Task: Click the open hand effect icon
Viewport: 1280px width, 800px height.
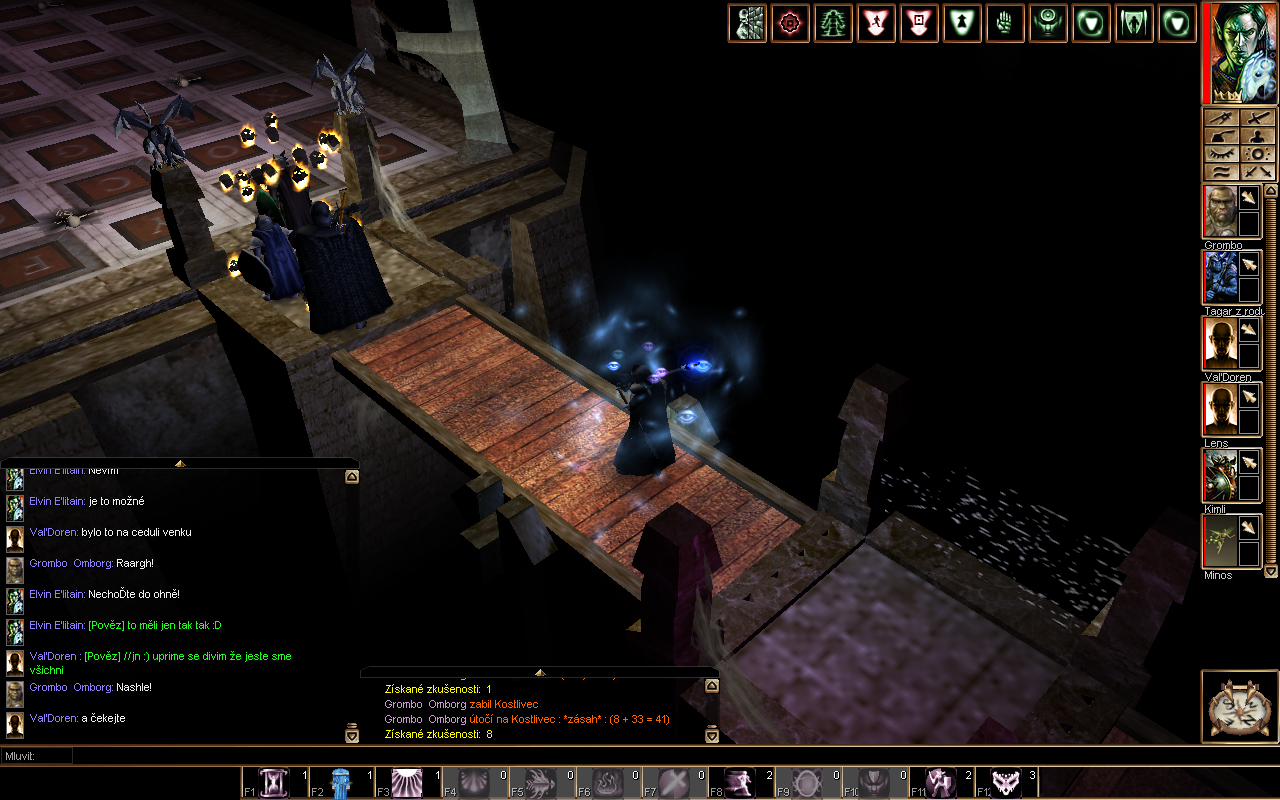Action: [1005, 23]
